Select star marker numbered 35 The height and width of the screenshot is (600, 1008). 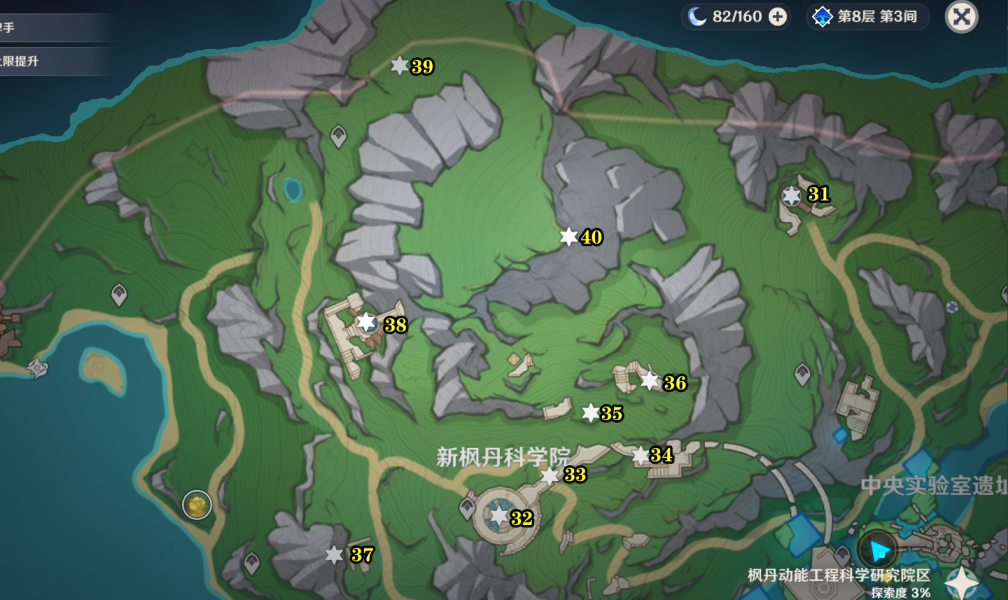(590, 413)
